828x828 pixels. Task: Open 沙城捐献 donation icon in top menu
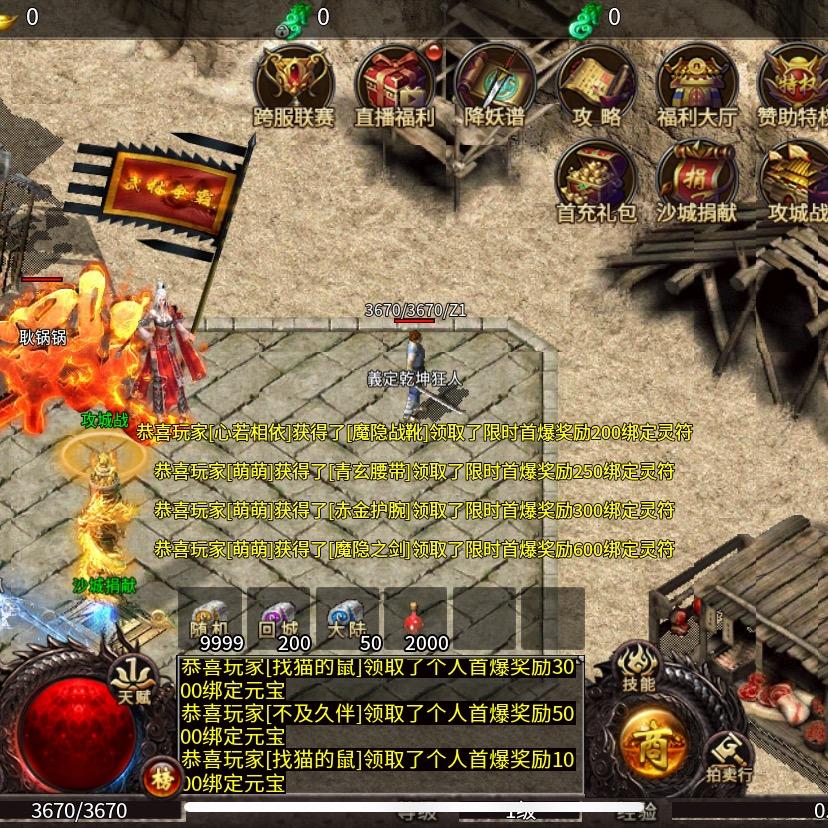point(697,180)
